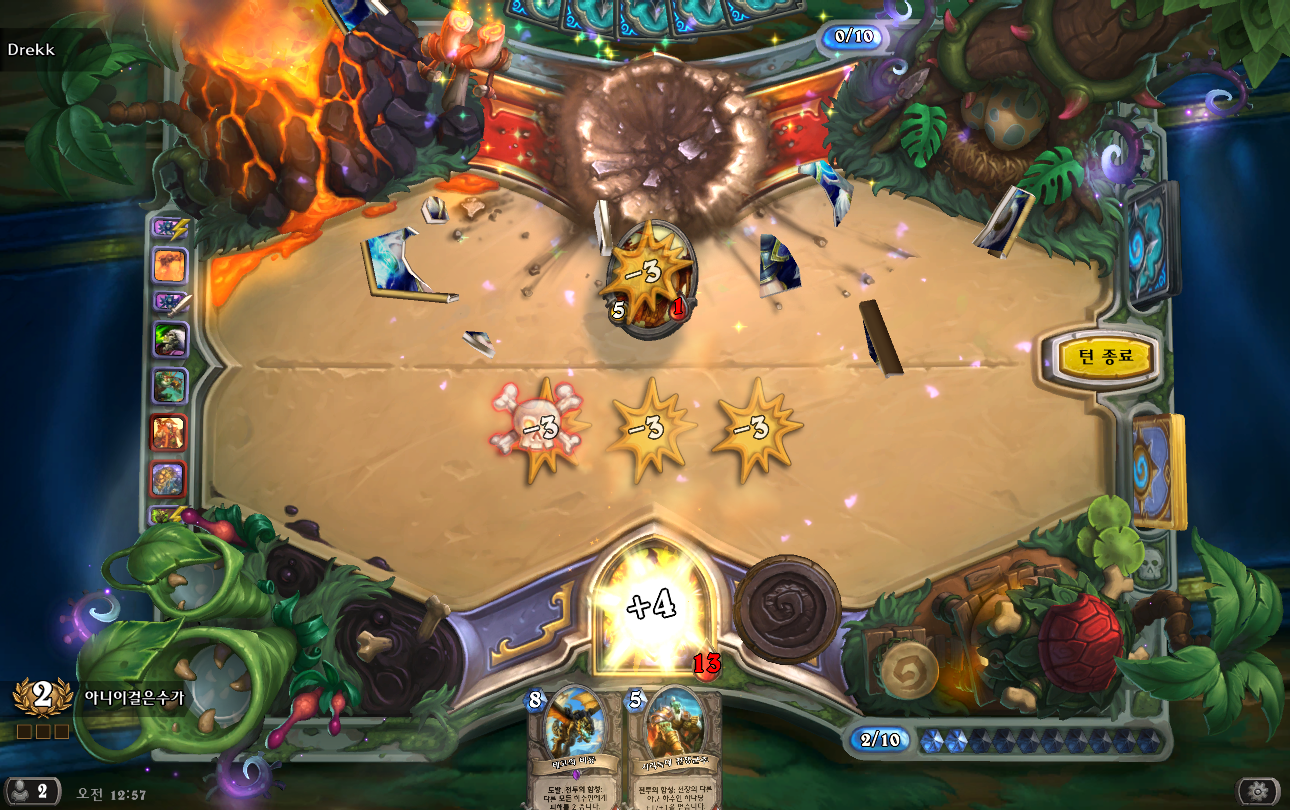Select the 5-cost orc warrior card in hand
This screenshot has width=1290, height=810.
(672, 745)
